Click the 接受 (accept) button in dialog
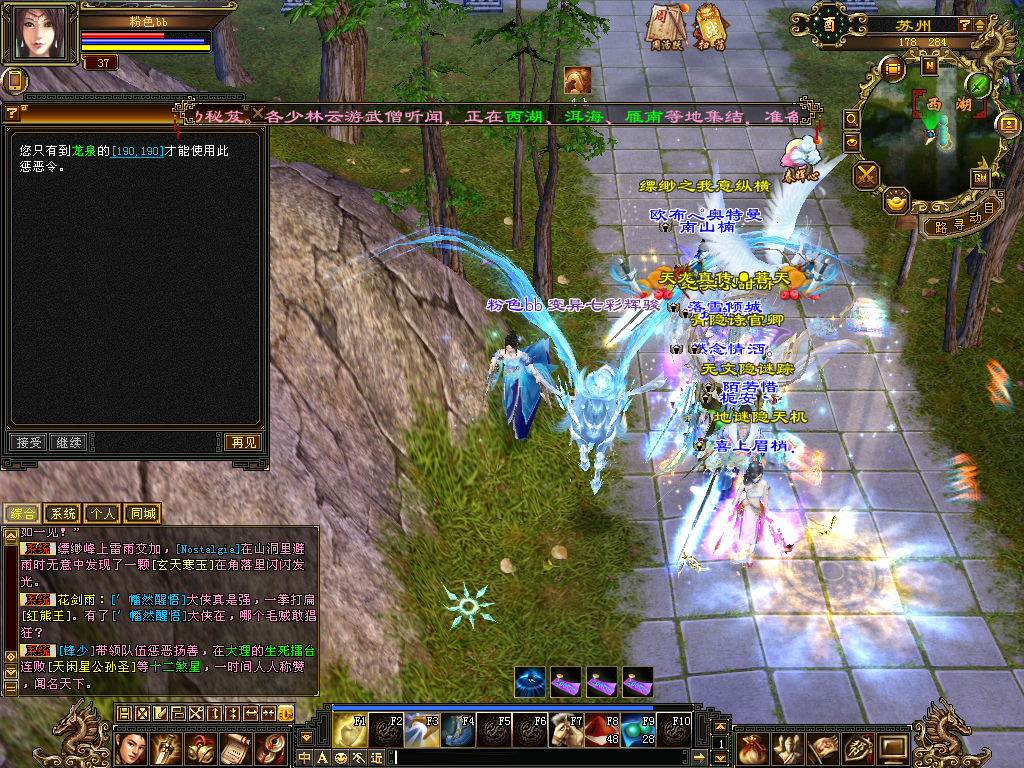1024x768 pixels. point(27,442)
